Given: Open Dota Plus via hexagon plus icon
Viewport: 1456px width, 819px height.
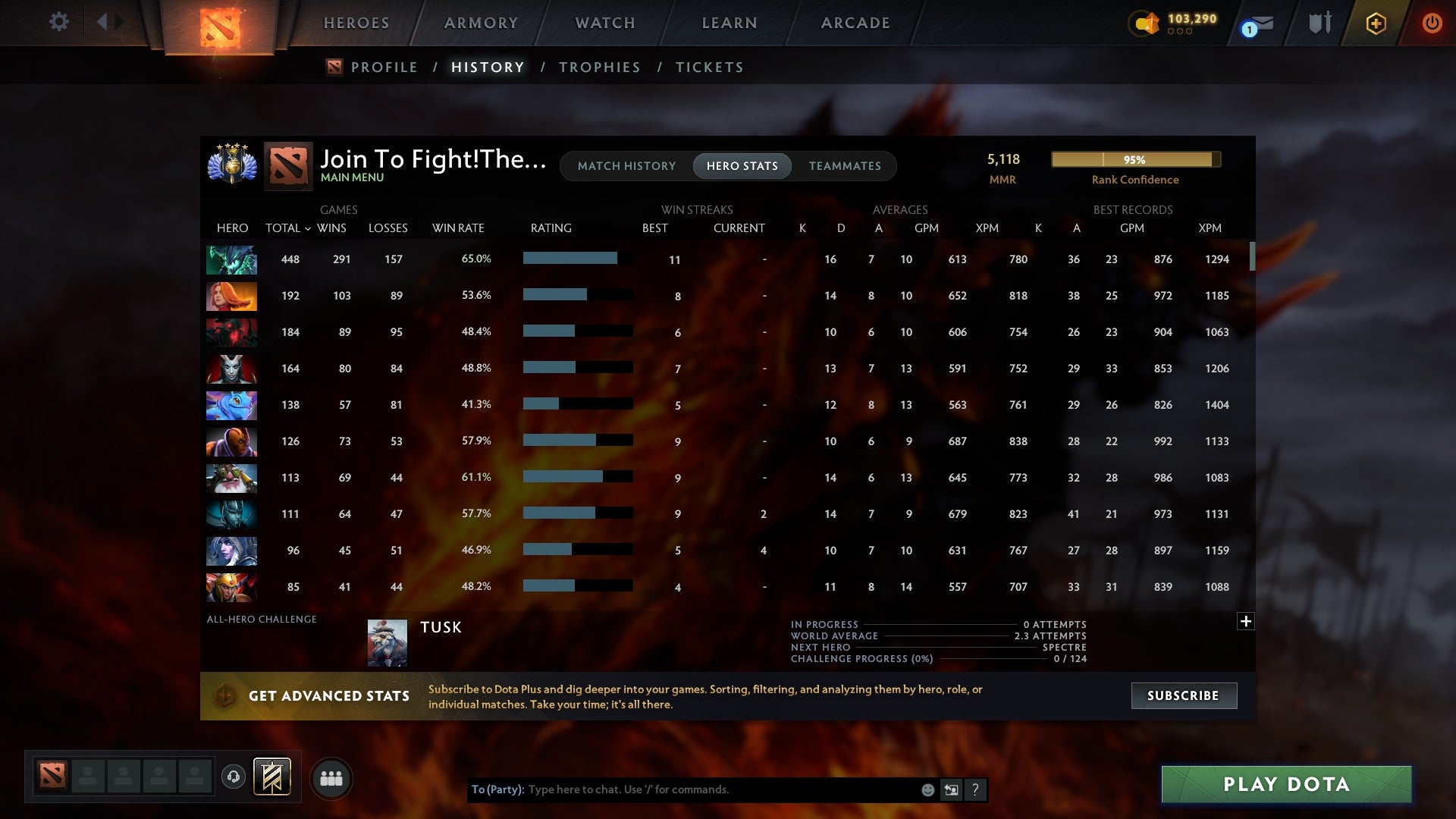Looking at the screenshot, I should [x=1376, y=23].
